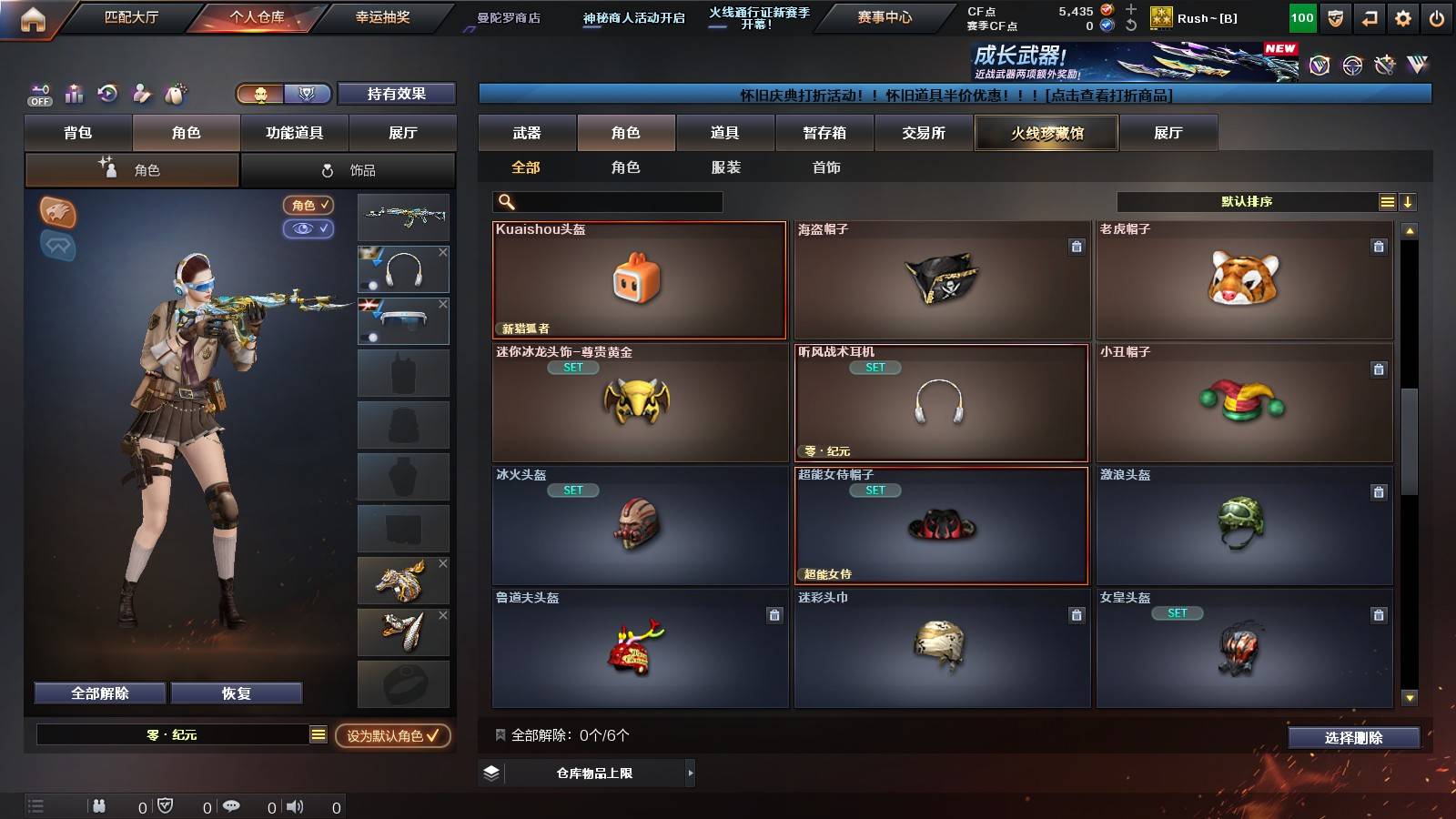
Task: Click the 全部解除 button
Action: point(98,693)
